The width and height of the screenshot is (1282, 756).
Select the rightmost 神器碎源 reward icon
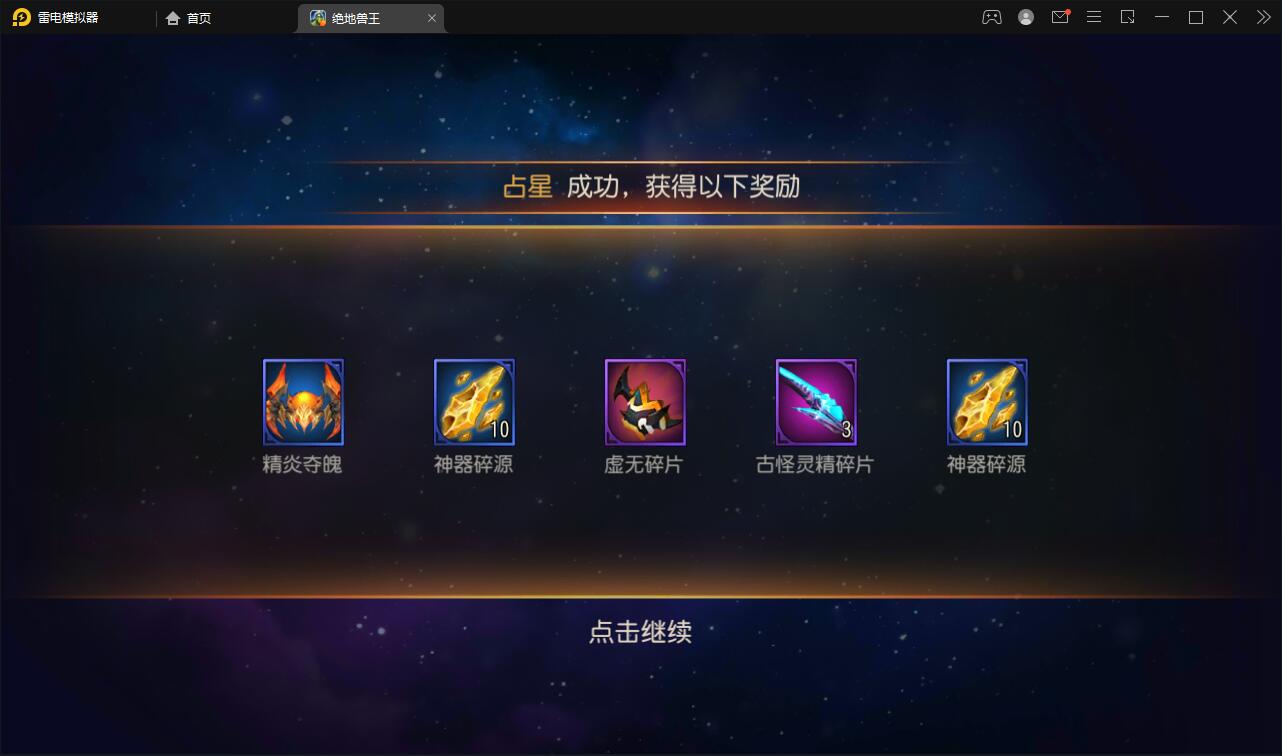click(986, 402)
